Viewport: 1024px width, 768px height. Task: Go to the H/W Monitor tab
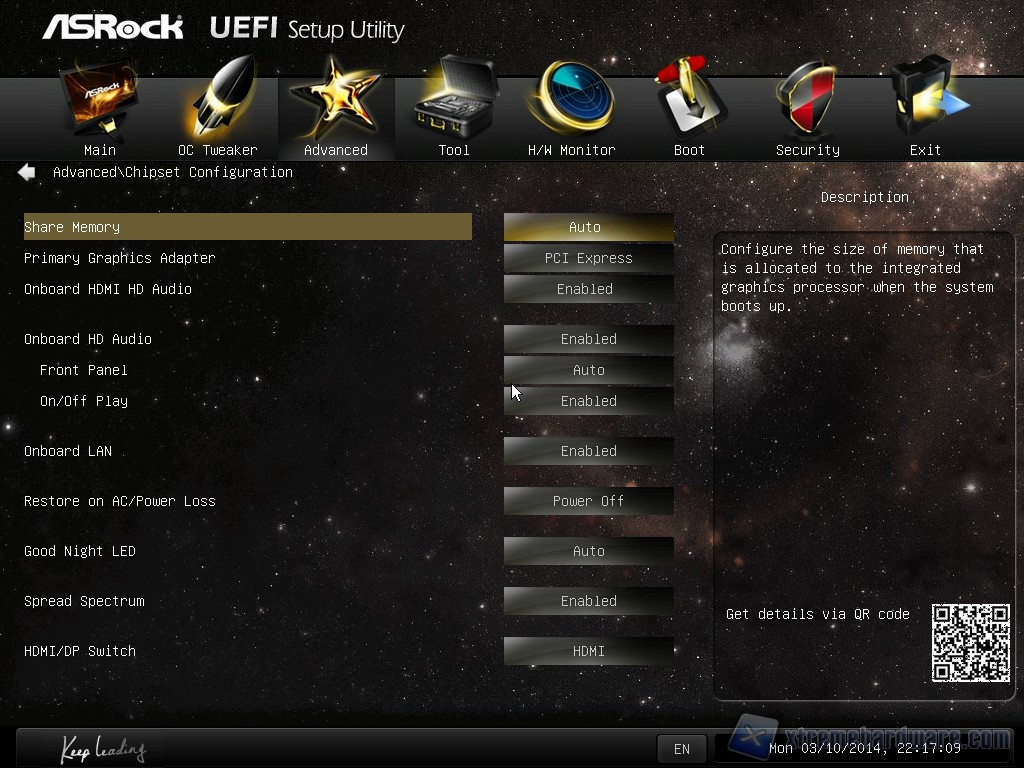click(571, 112)
